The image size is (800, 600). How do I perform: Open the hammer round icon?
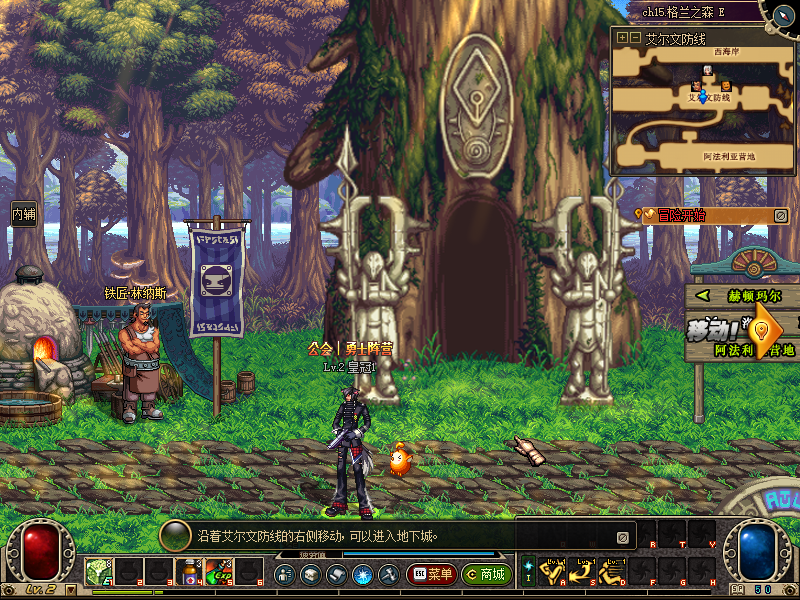click(388, 575)
